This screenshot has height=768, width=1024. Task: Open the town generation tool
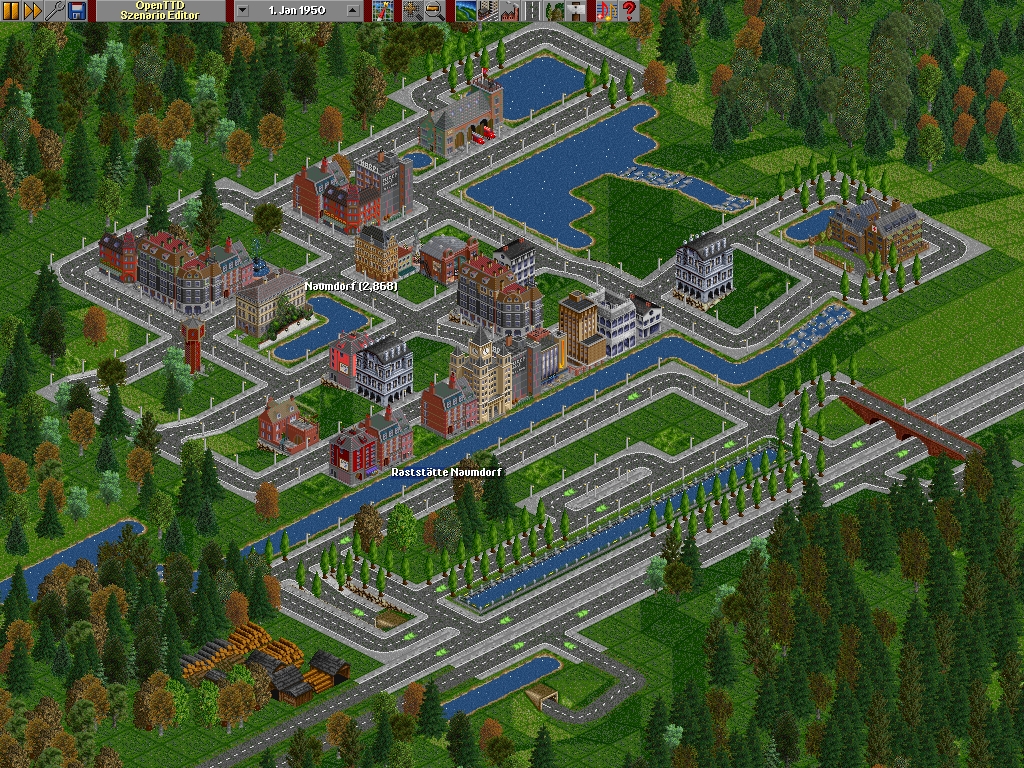[x=488, y=11]
